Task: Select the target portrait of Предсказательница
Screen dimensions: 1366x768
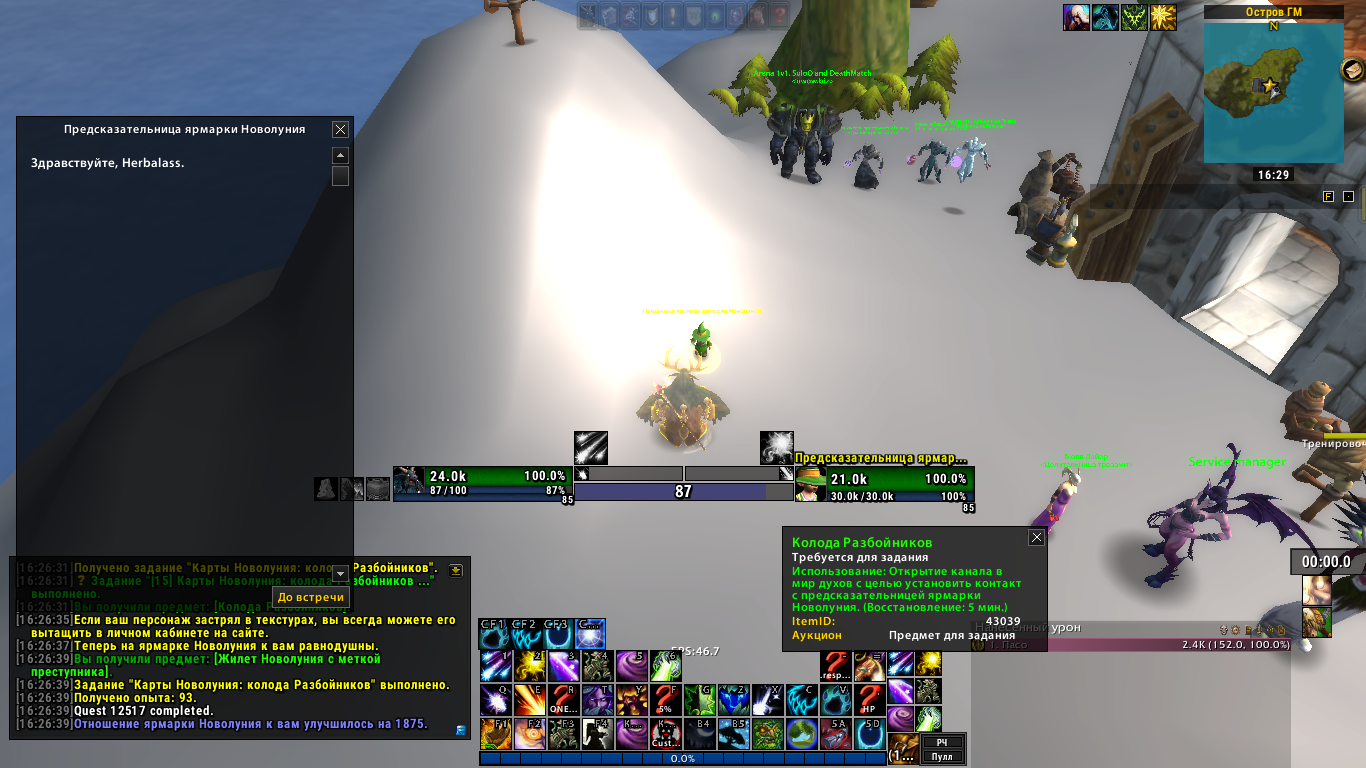Action: click(810, 485)
